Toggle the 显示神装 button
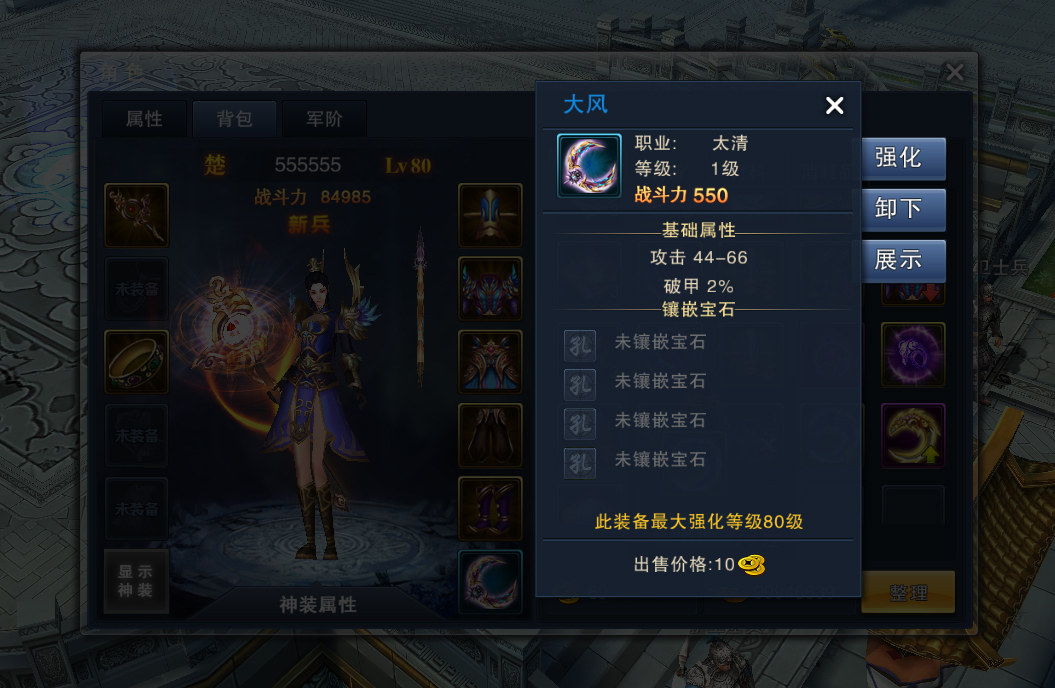 [136, 581]
